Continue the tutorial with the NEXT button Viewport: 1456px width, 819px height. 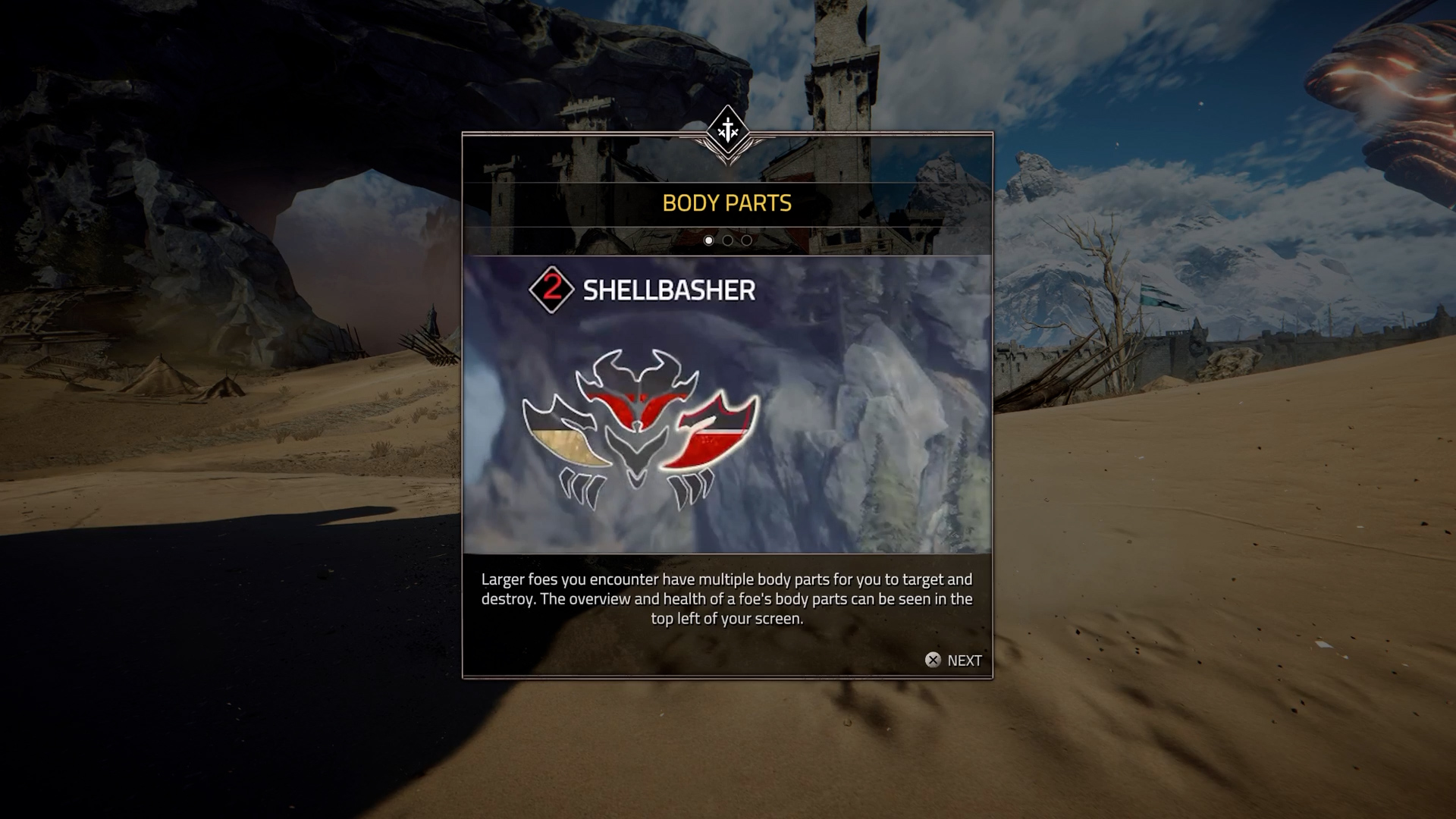[953, 661]
